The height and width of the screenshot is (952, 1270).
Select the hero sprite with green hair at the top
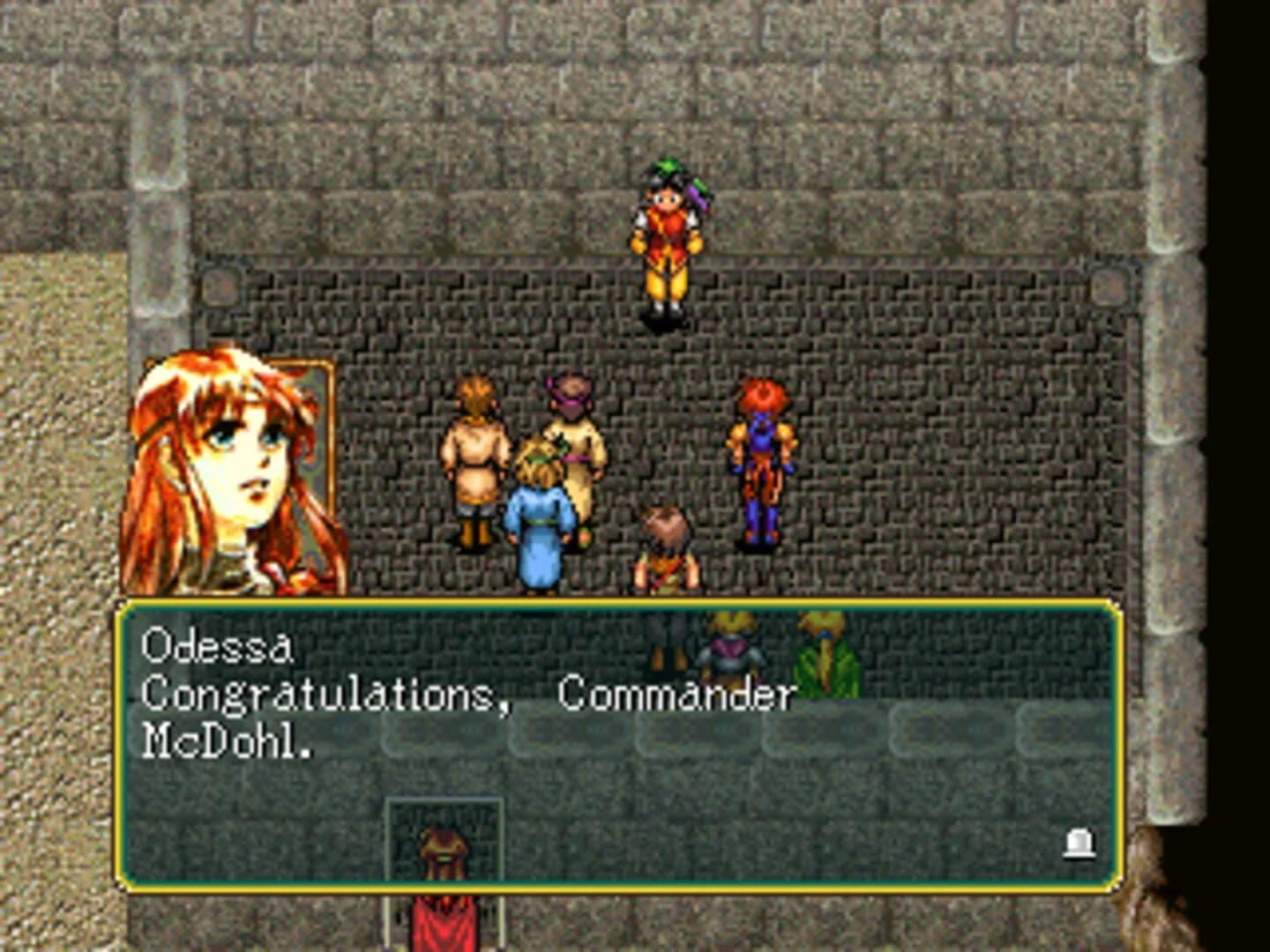click(x=668, y=242)
